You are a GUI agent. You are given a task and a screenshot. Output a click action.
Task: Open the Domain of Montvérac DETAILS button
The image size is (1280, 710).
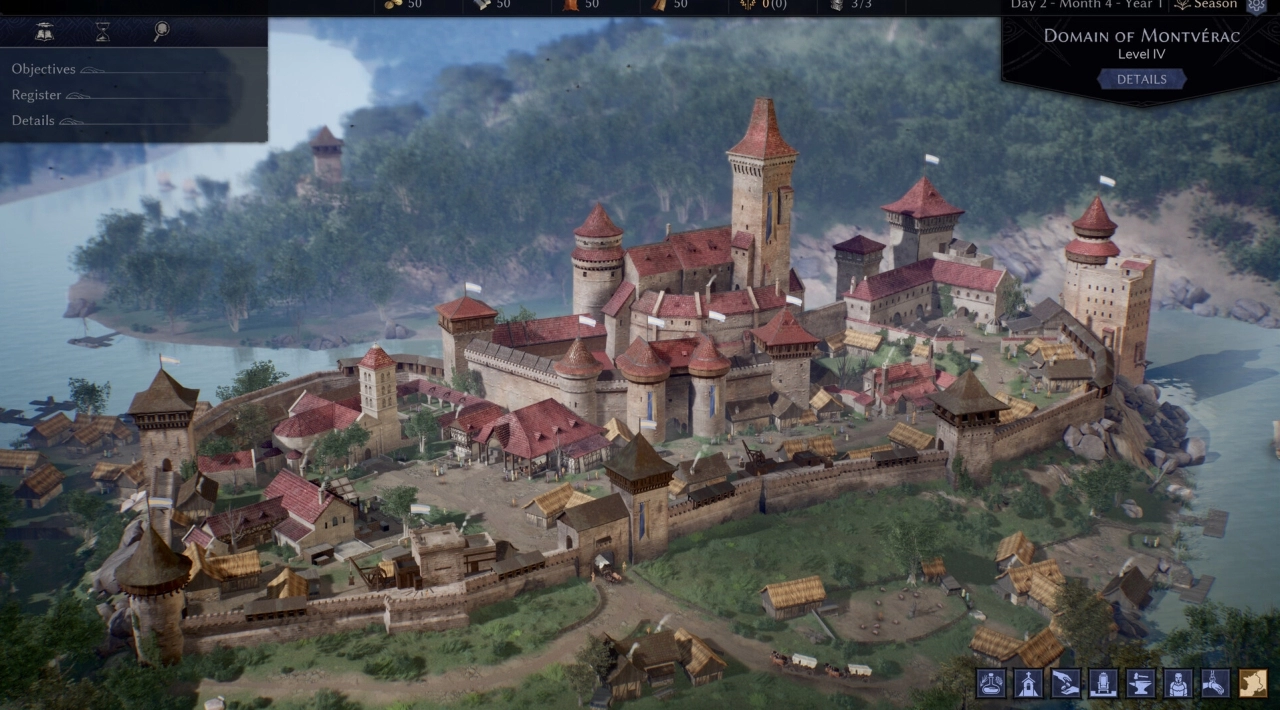[1141, 79]
